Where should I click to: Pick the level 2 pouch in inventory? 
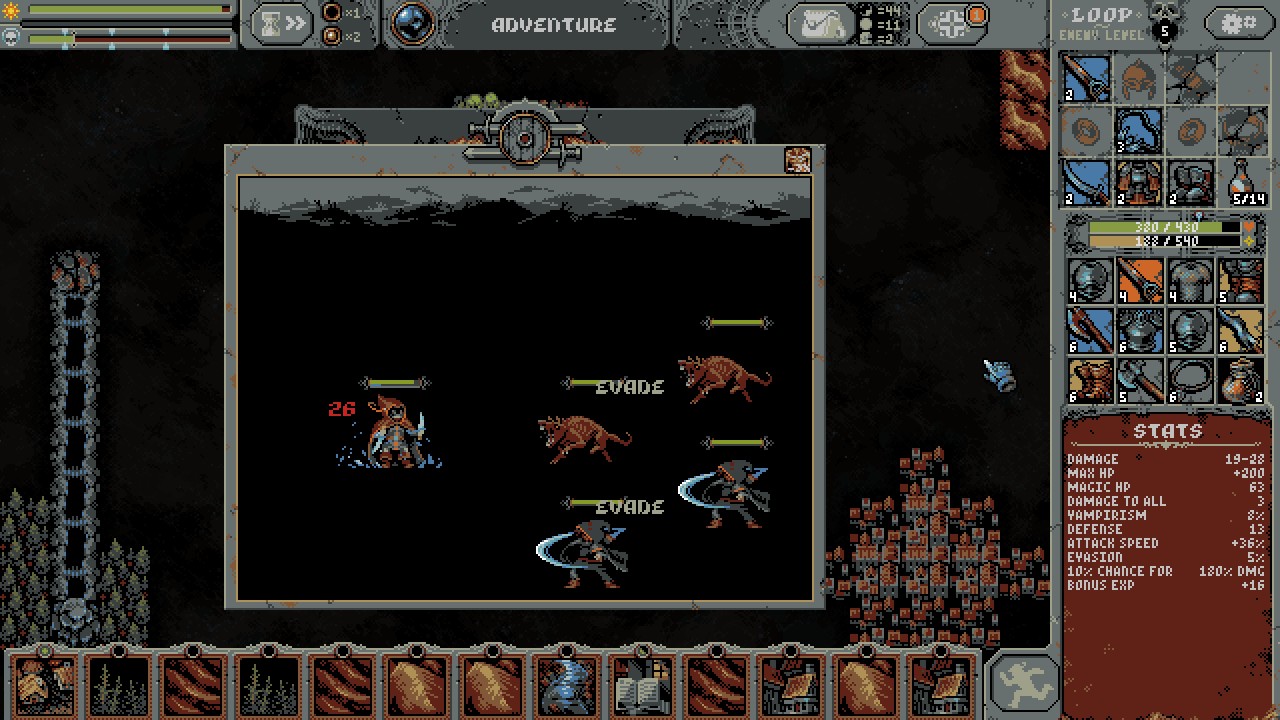pos(1242,380)
